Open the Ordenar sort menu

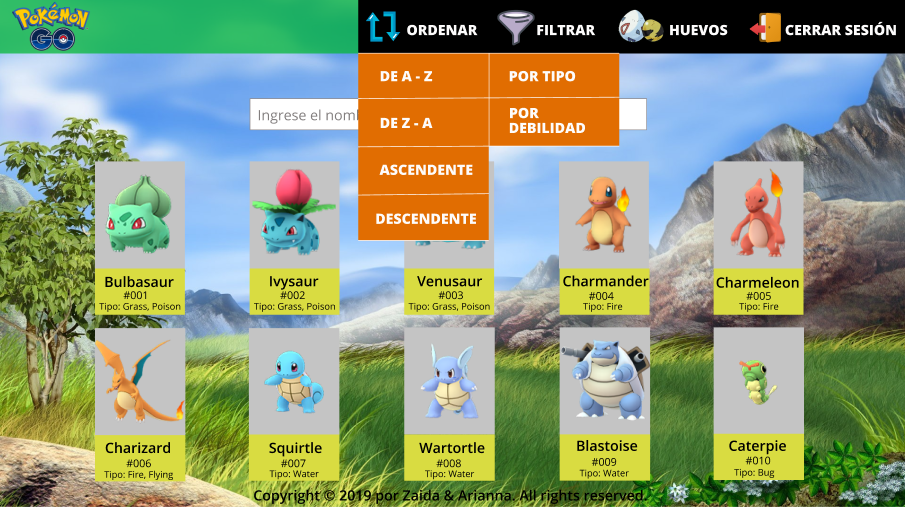pyautogui.click(x=422, y=29)
